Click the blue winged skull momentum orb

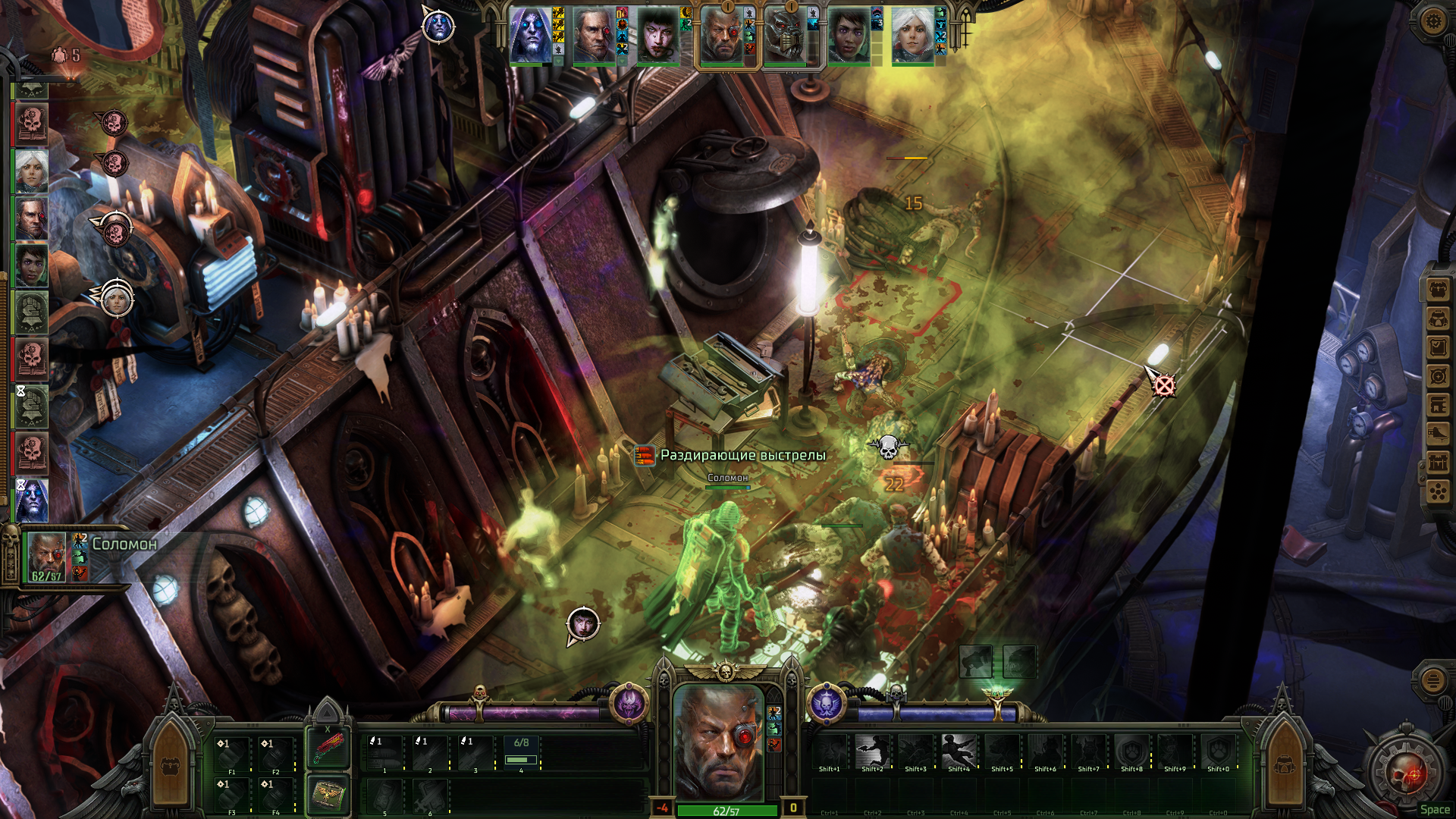click(827, 704)
